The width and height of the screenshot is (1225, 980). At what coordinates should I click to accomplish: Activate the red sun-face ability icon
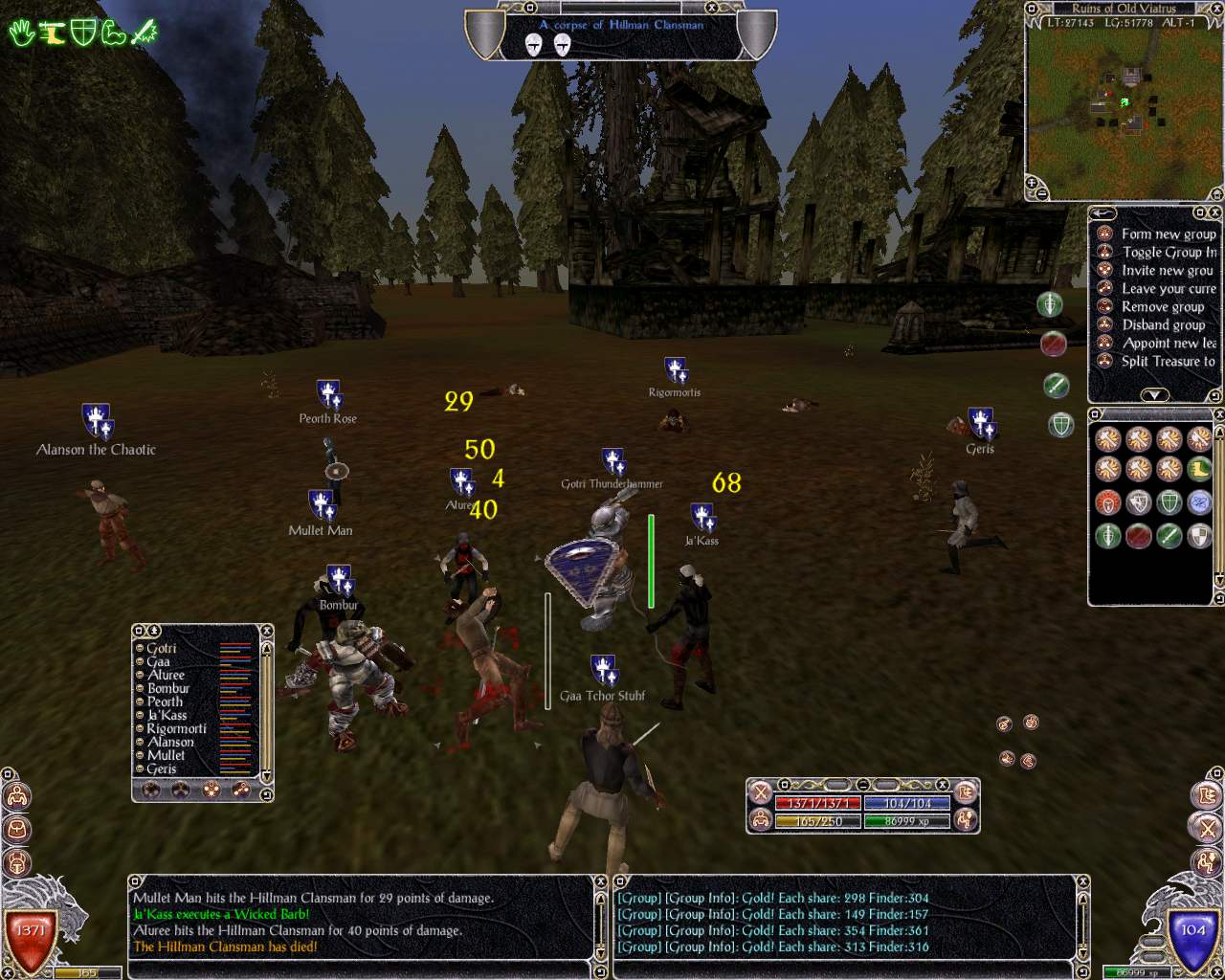(x=1107, y=502)
